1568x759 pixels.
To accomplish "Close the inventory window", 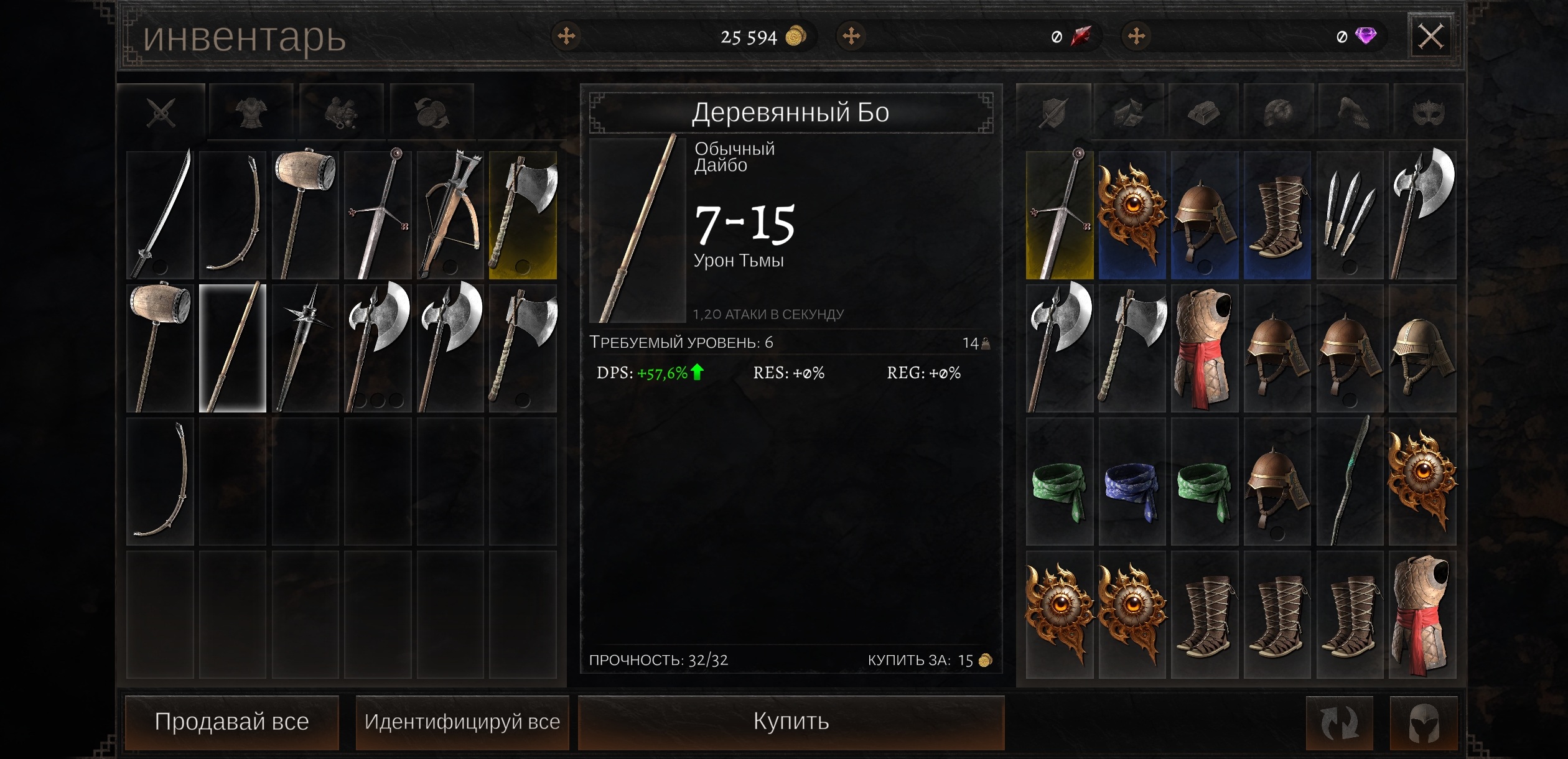I will click(1430, 37).
